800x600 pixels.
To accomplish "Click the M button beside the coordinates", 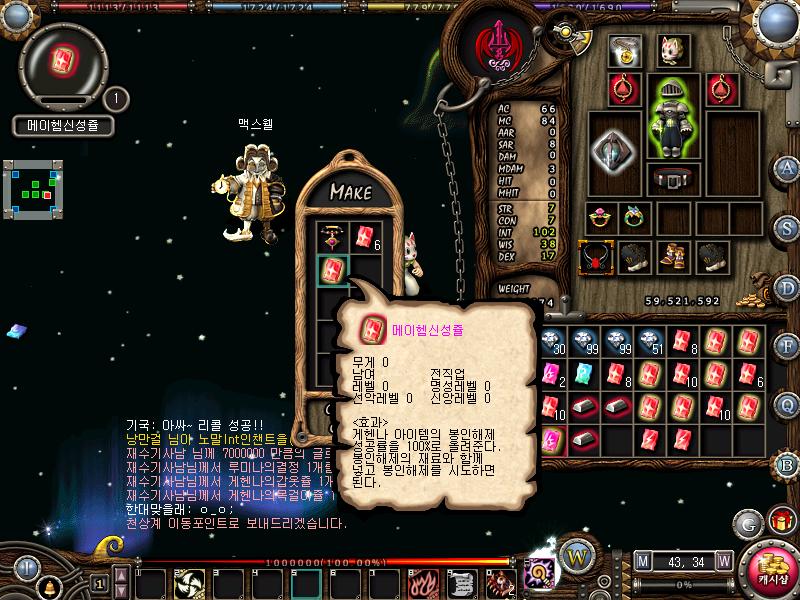I will click(x=641, y=560).
